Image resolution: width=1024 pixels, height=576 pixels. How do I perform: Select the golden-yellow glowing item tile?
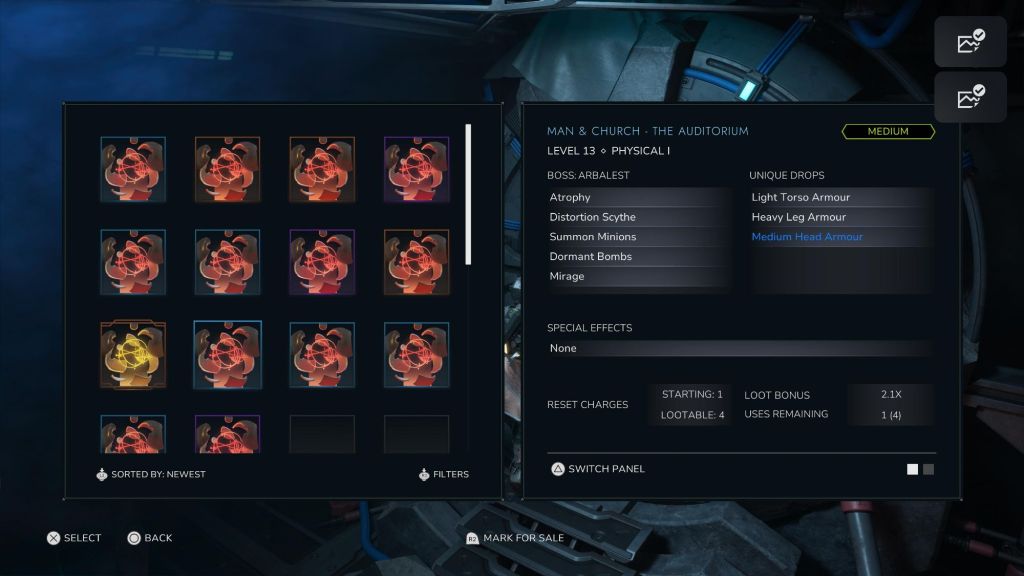pyautogui.click(x=133, y=355)
